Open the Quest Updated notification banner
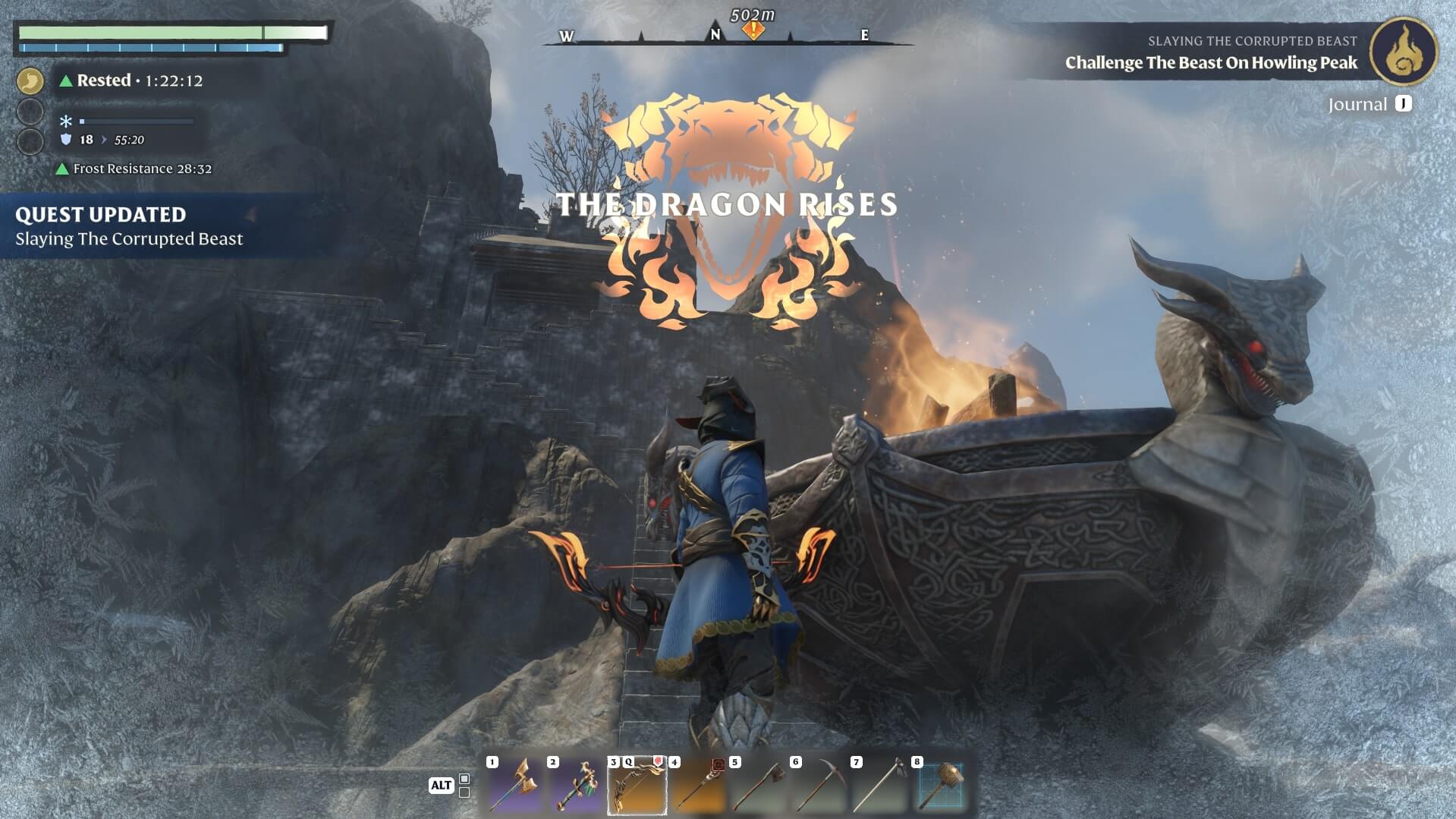Viewport: 1456px width, 819px height. (129, 226)
